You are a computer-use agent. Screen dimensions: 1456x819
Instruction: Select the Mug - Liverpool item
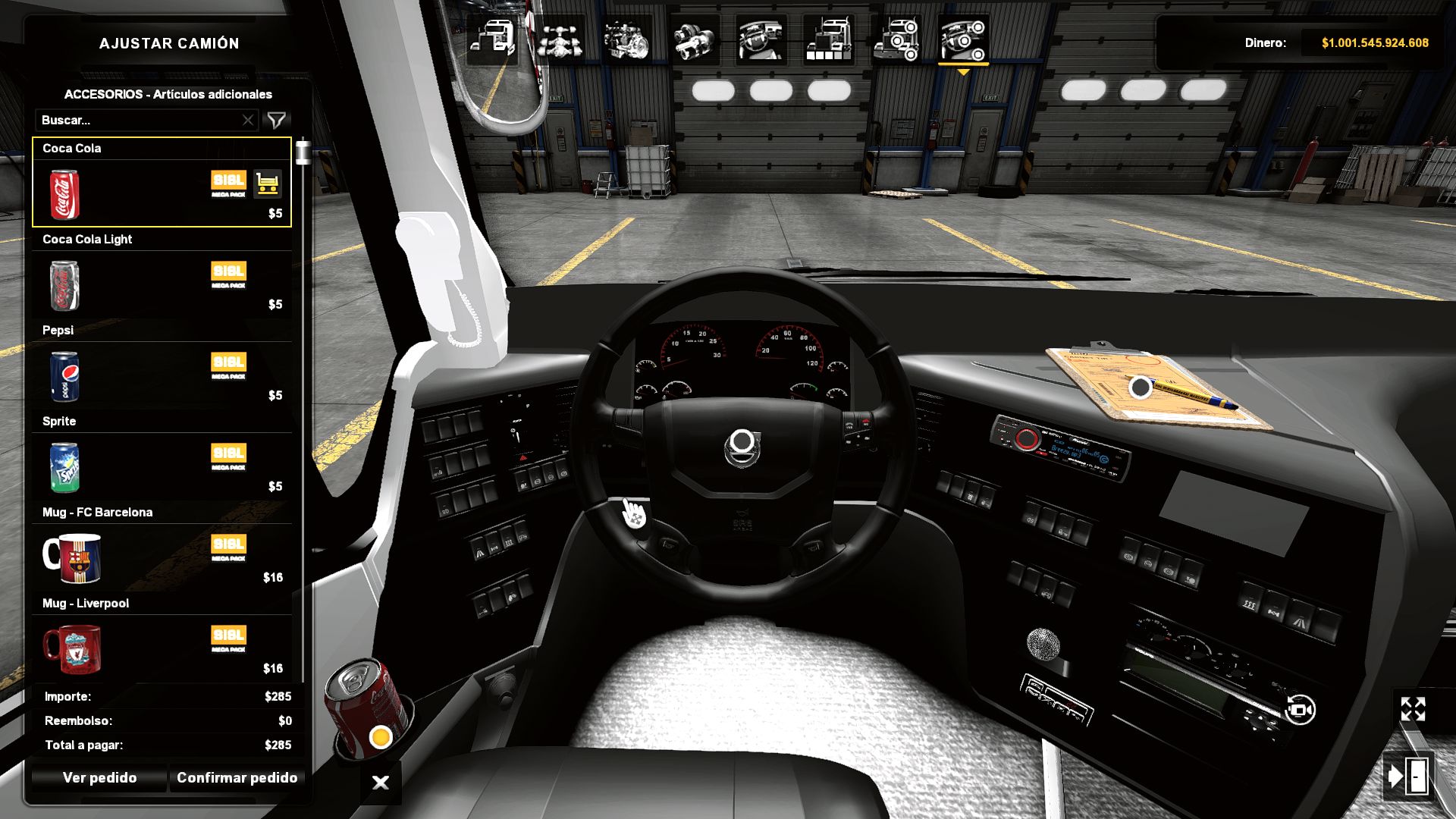72,650
